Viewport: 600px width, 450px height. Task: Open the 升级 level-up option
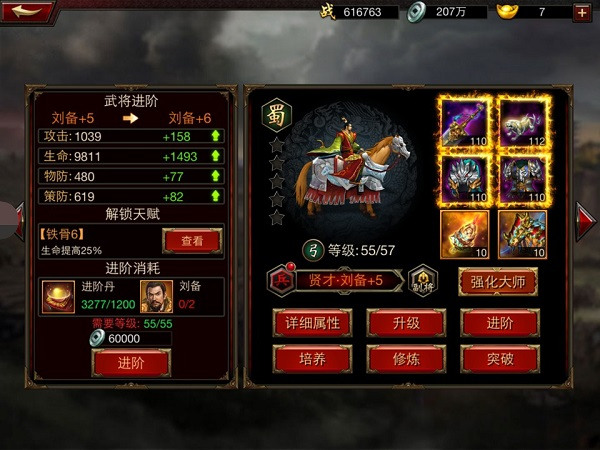(405, 322)
